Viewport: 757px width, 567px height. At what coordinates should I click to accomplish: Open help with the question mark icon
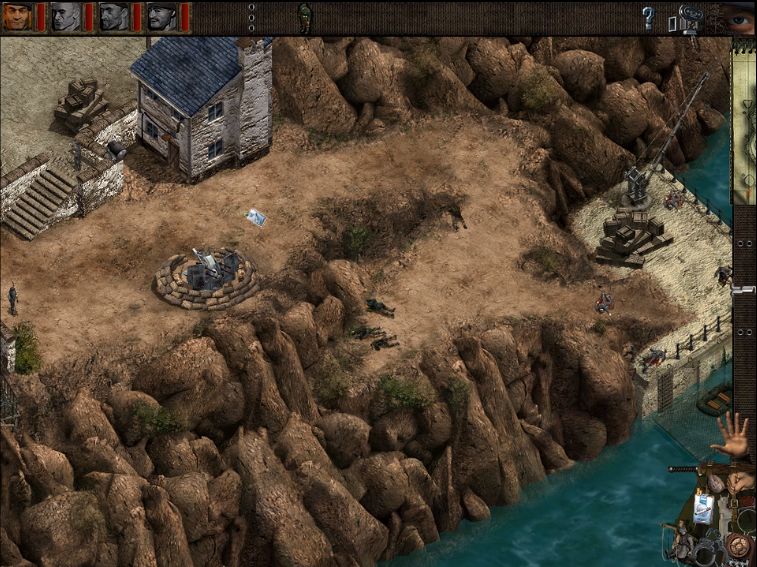coord(647,17)
